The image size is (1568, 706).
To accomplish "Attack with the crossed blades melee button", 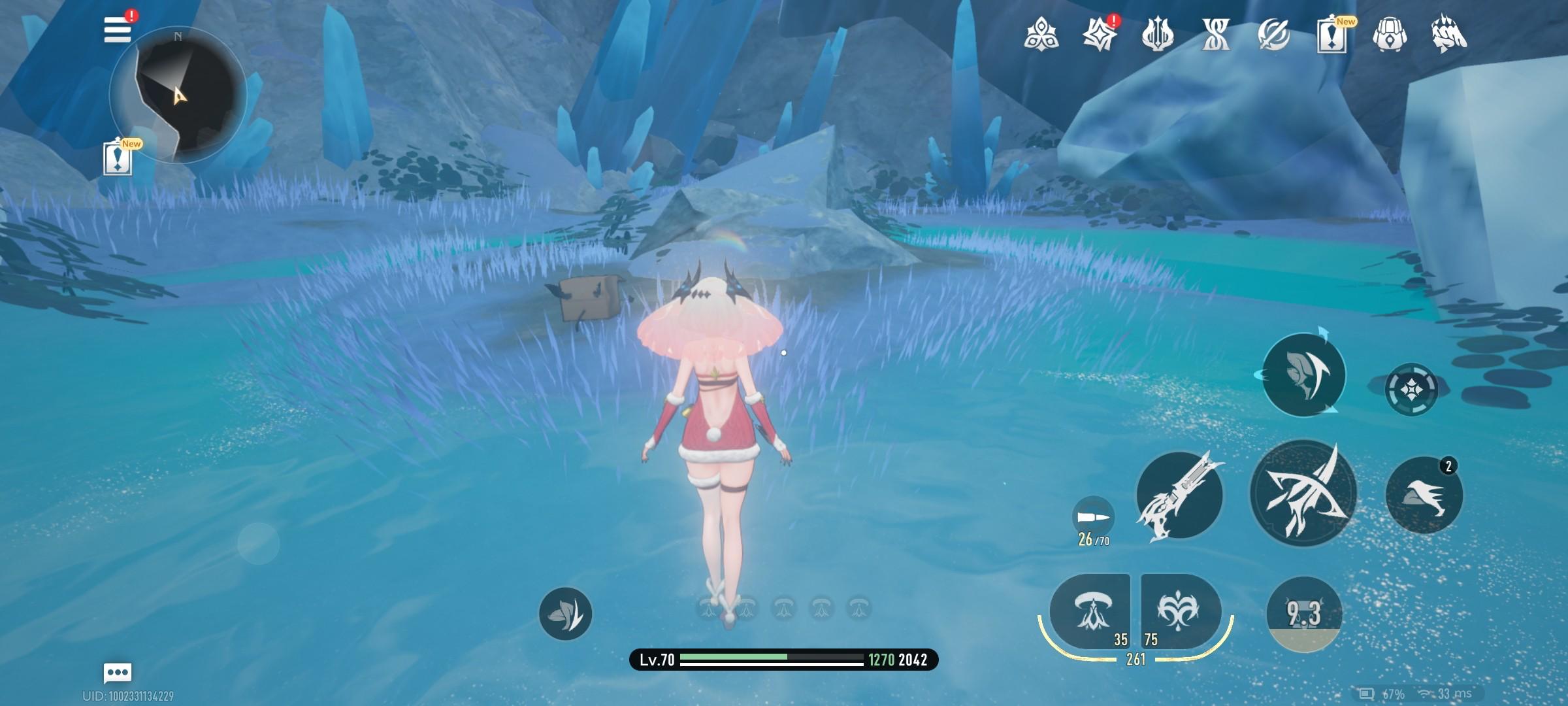I will (x=1303, y=494).
